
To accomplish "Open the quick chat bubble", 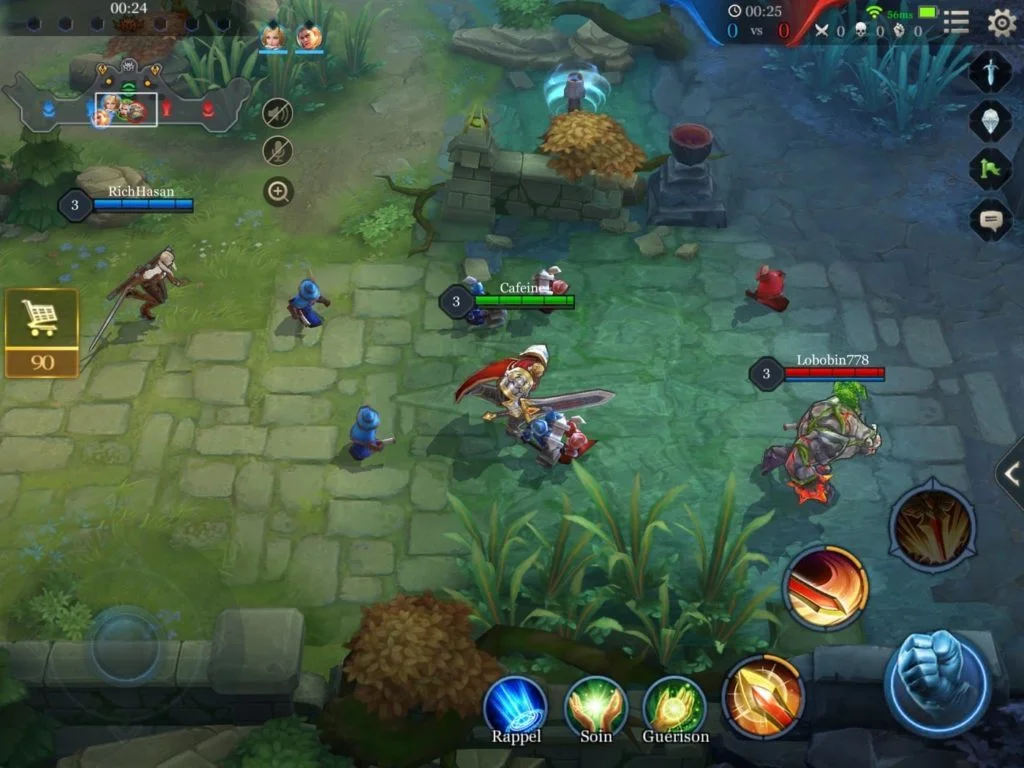I will point(990,219).
